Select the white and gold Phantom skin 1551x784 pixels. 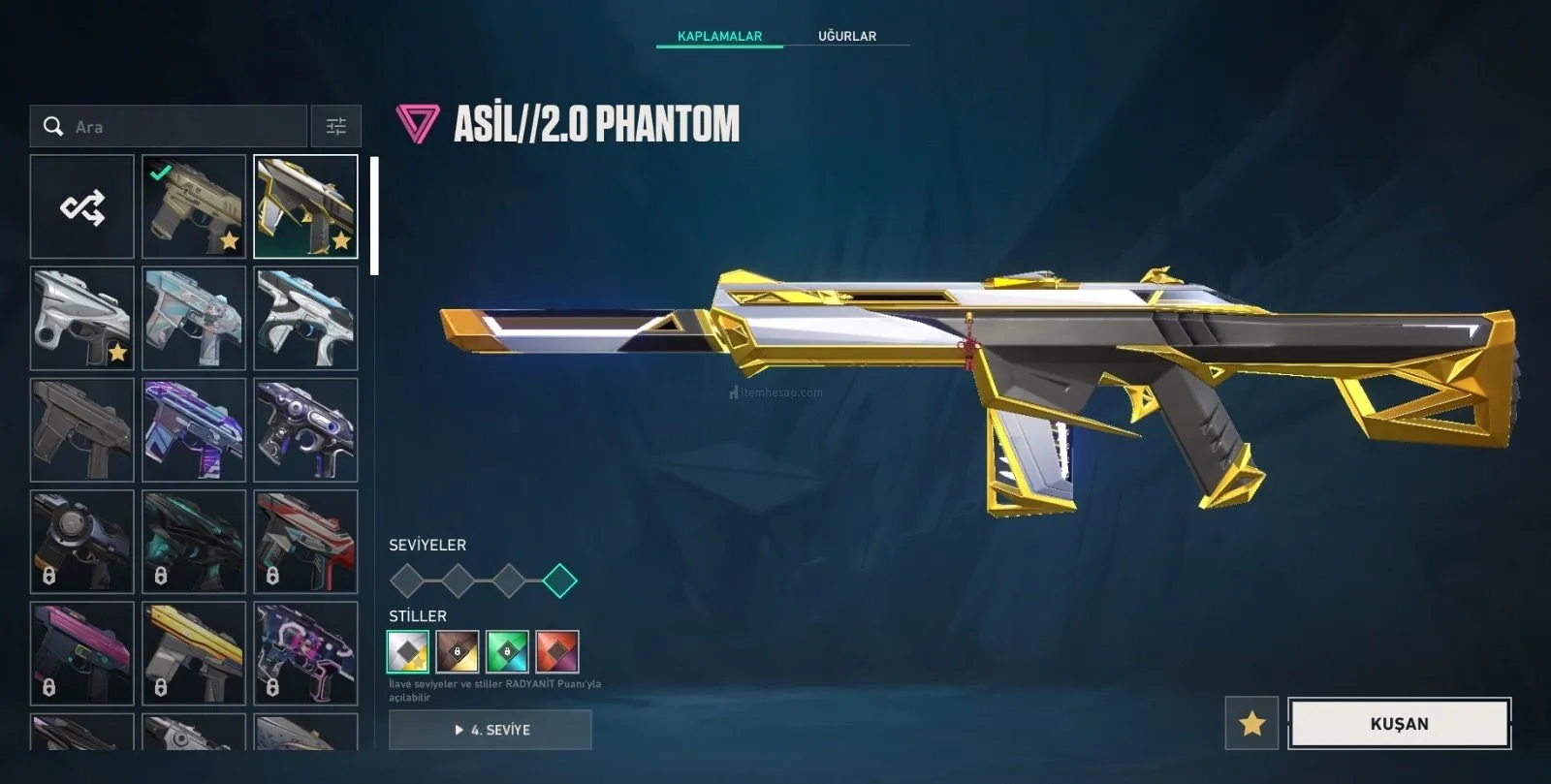pyautogui.click(x=305, y=207)
